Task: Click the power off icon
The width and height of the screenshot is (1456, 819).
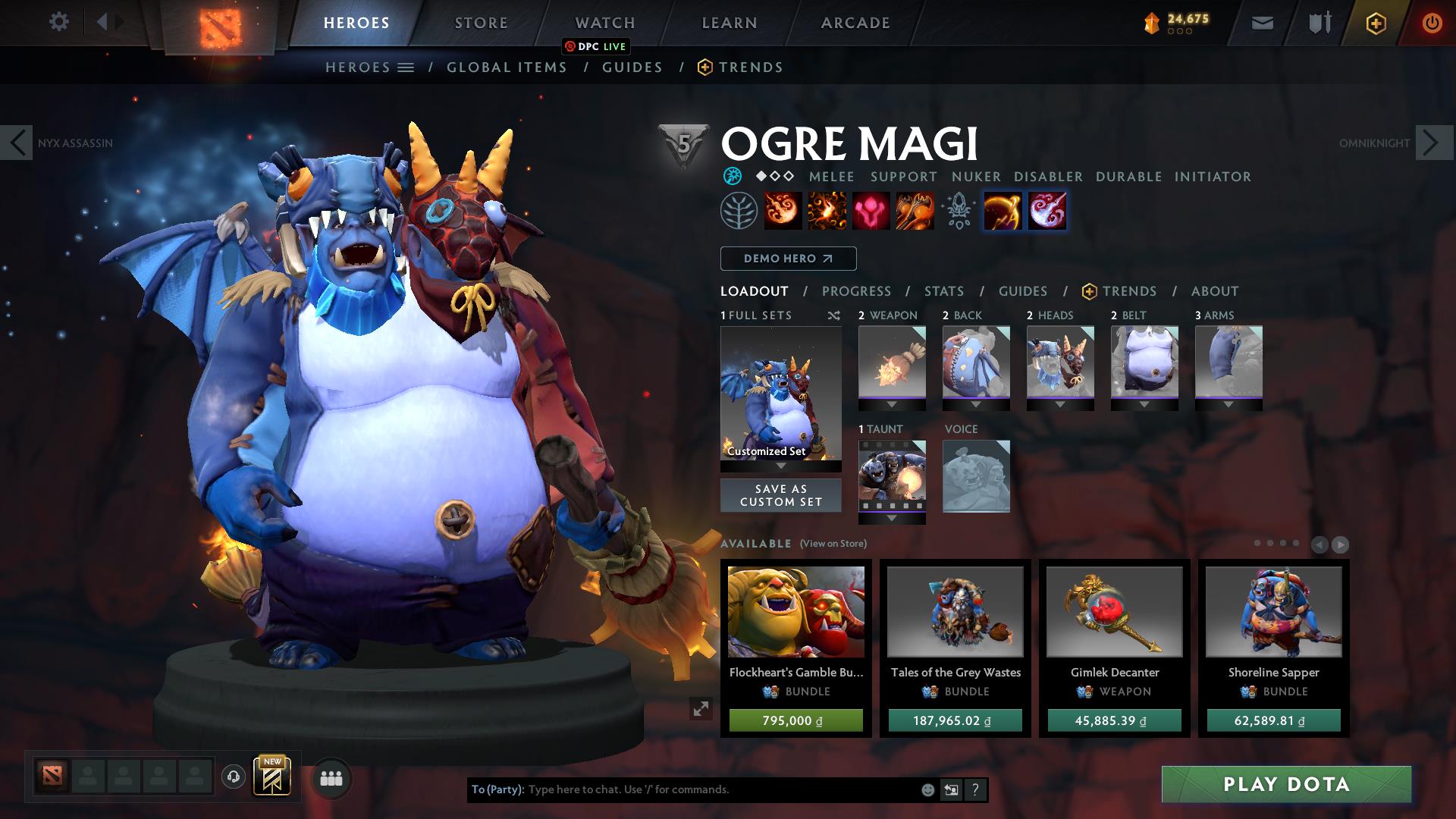Action: pos(1430,22)
